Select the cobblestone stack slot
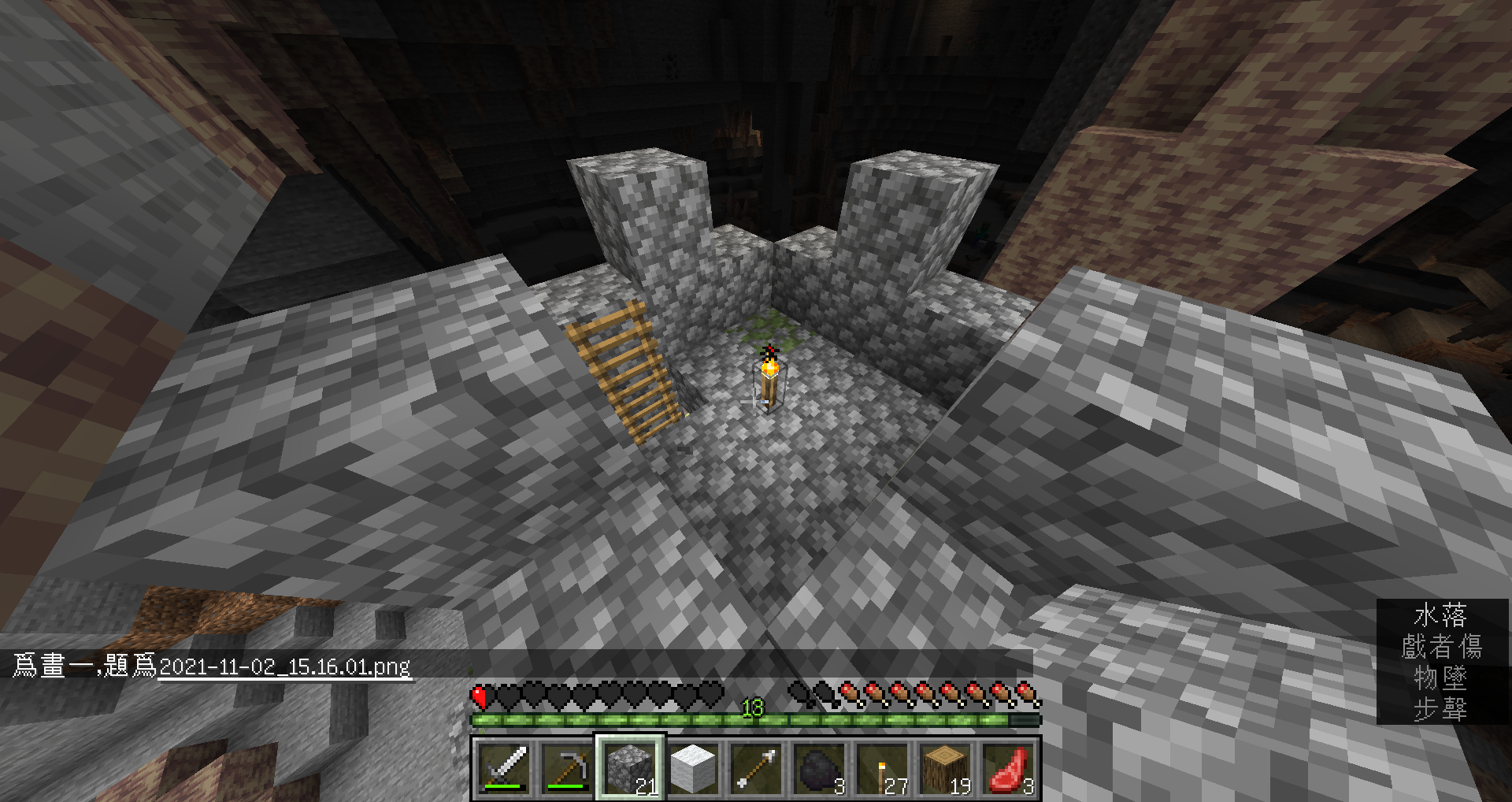The image size is (1512, 802). 630,768
